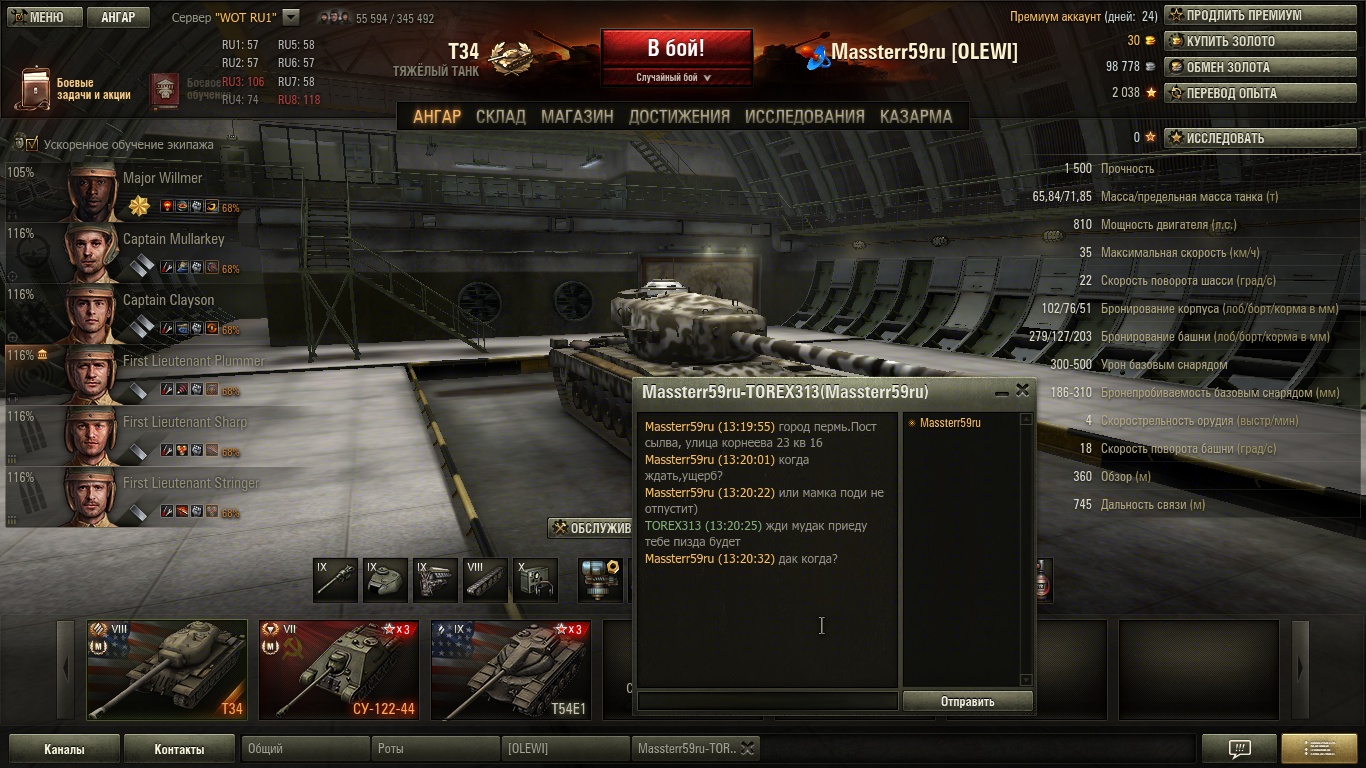Select the СУ-122-44 tank in carousel
Viewport: 1366px width, 768px height.
(338, 669)
